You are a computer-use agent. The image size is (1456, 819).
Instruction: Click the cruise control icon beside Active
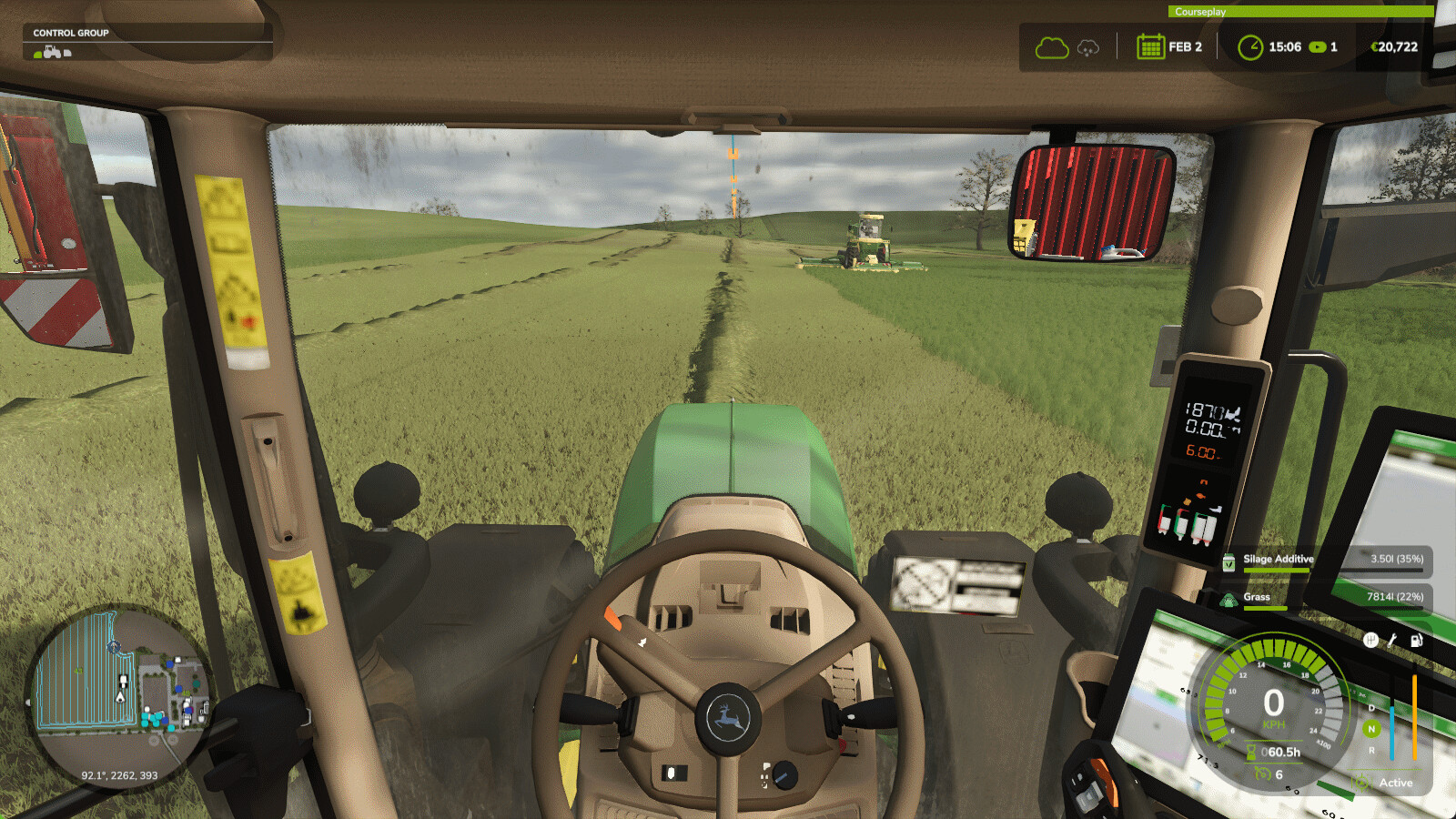coord(1361,784)
